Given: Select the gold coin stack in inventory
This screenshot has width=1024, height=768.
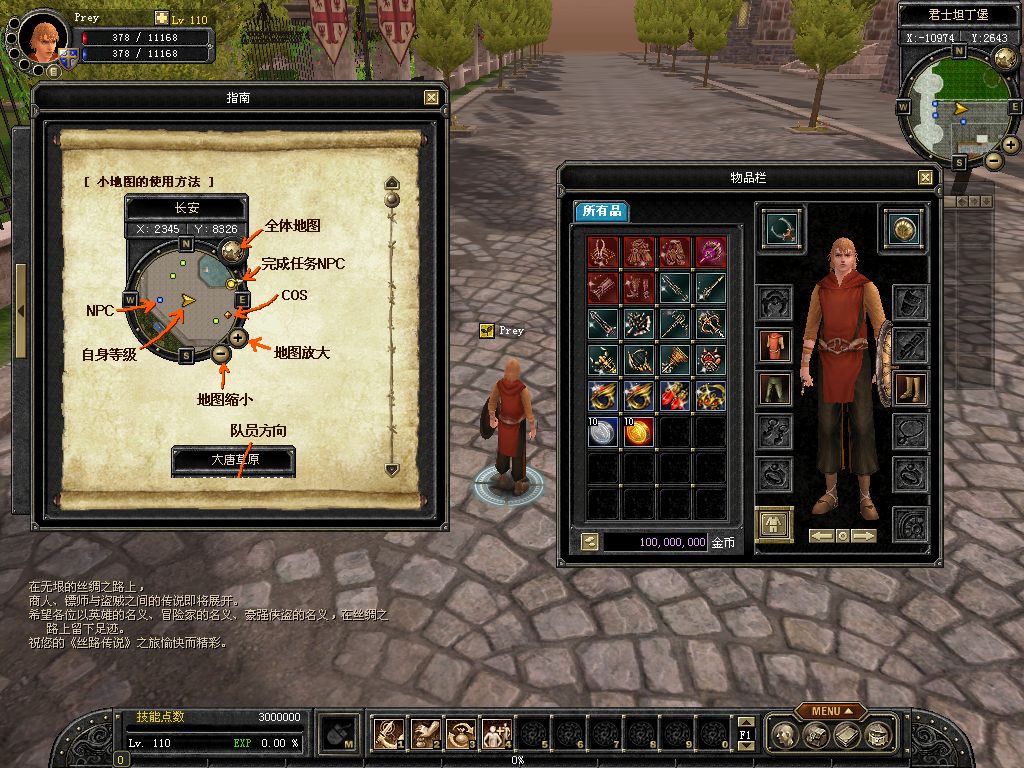Looking at the screenshot, I should (x=639, y=431).
